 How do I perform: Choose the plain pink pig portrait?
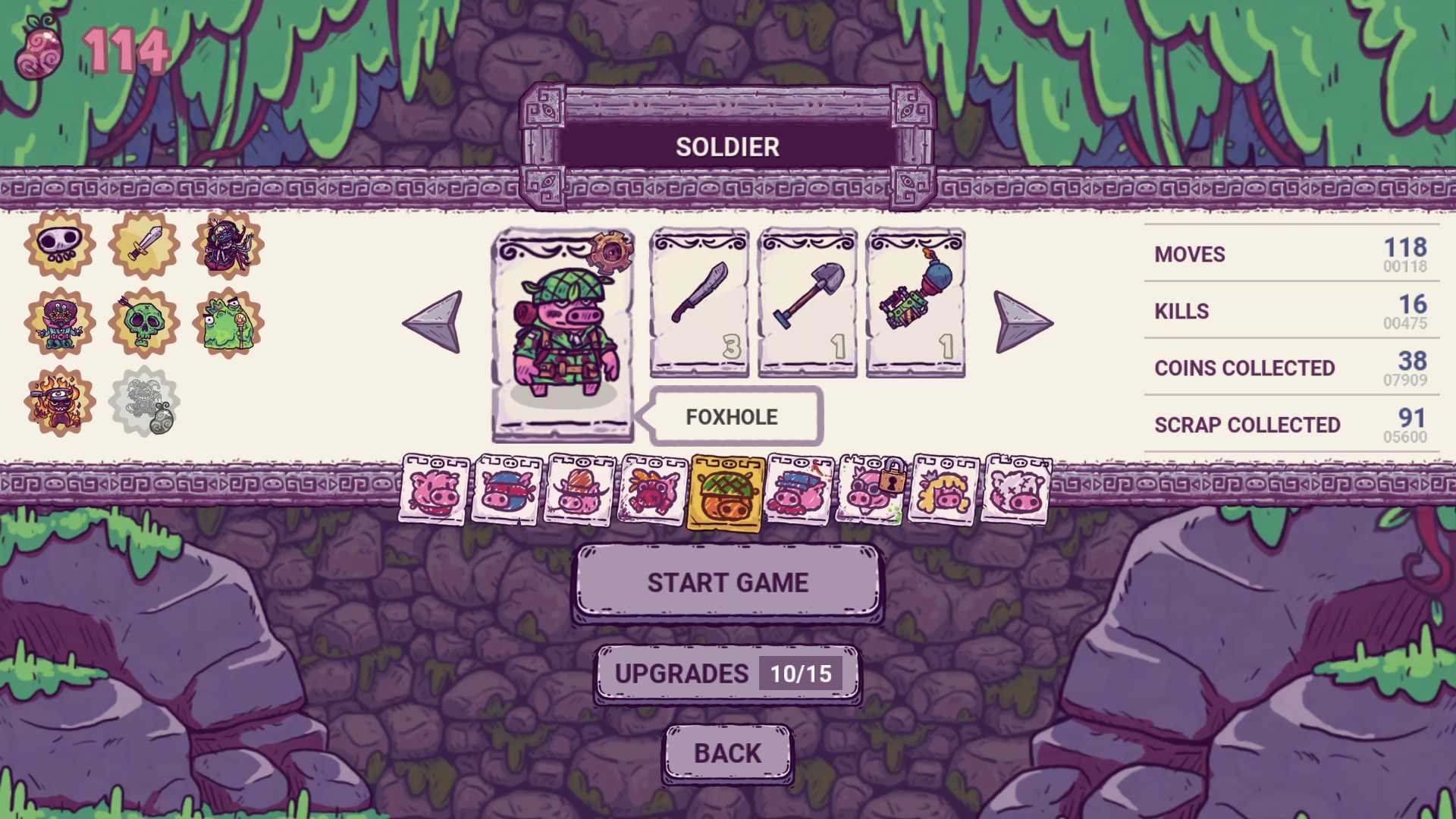(435, 490)
